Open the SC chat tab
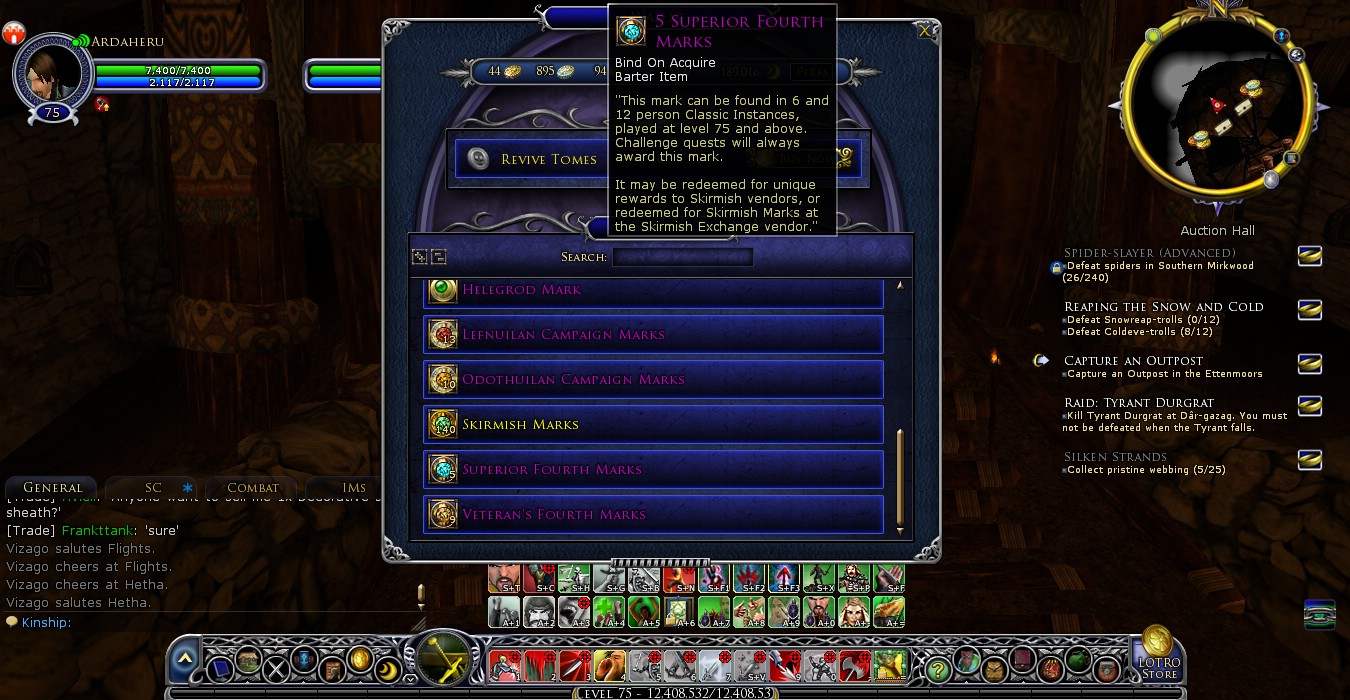 pyautogui.click(x=153, y=487)
